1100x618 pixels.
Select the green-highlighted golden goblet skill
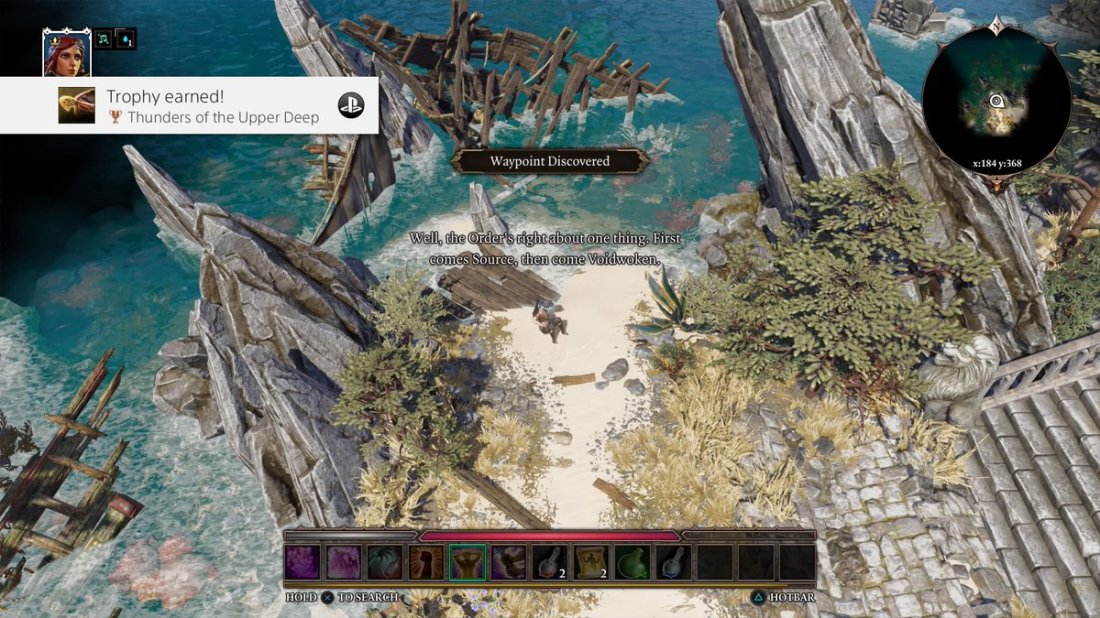[467, 562]
